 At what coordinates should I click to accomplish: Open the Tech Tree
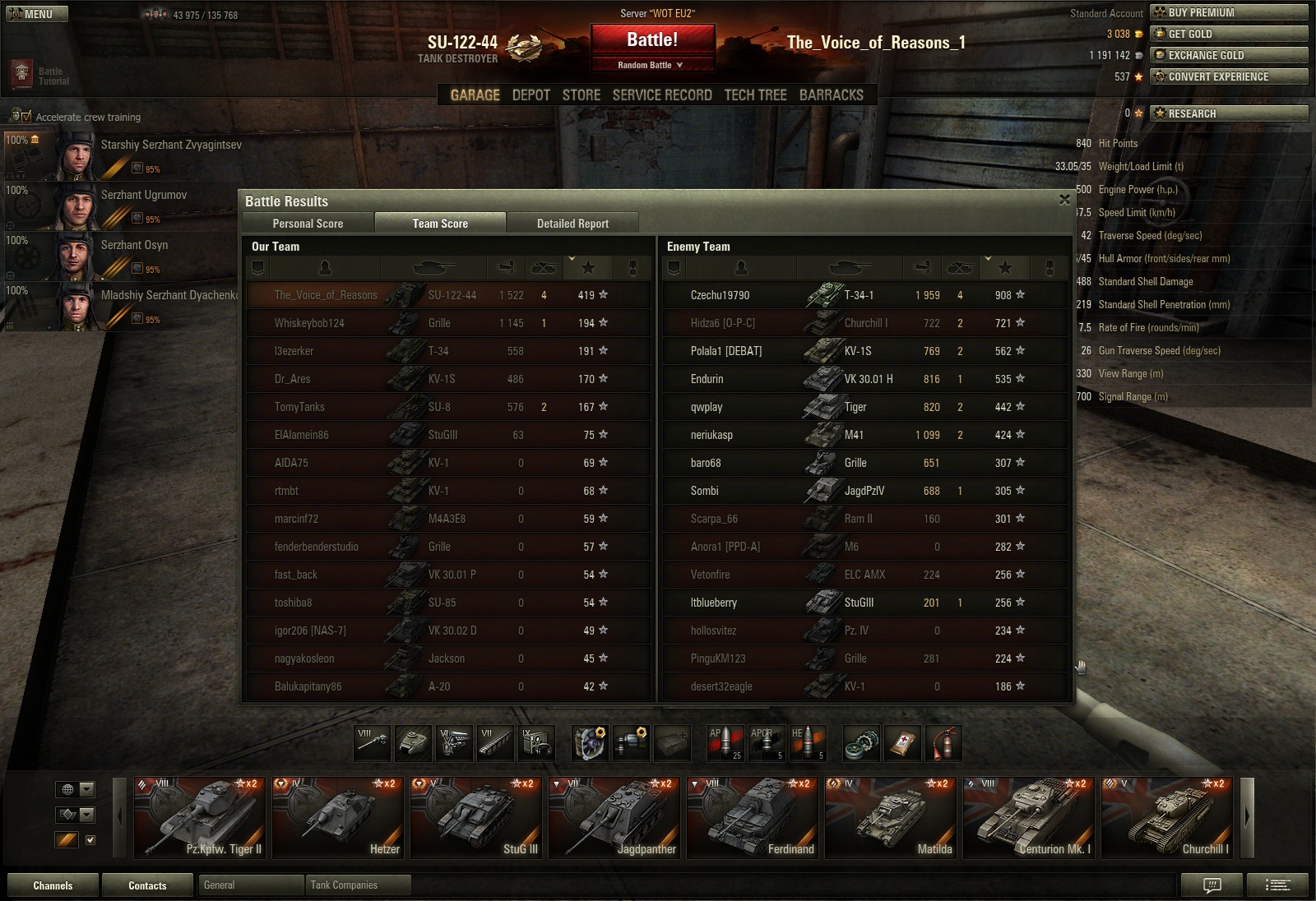pos(755,95)
